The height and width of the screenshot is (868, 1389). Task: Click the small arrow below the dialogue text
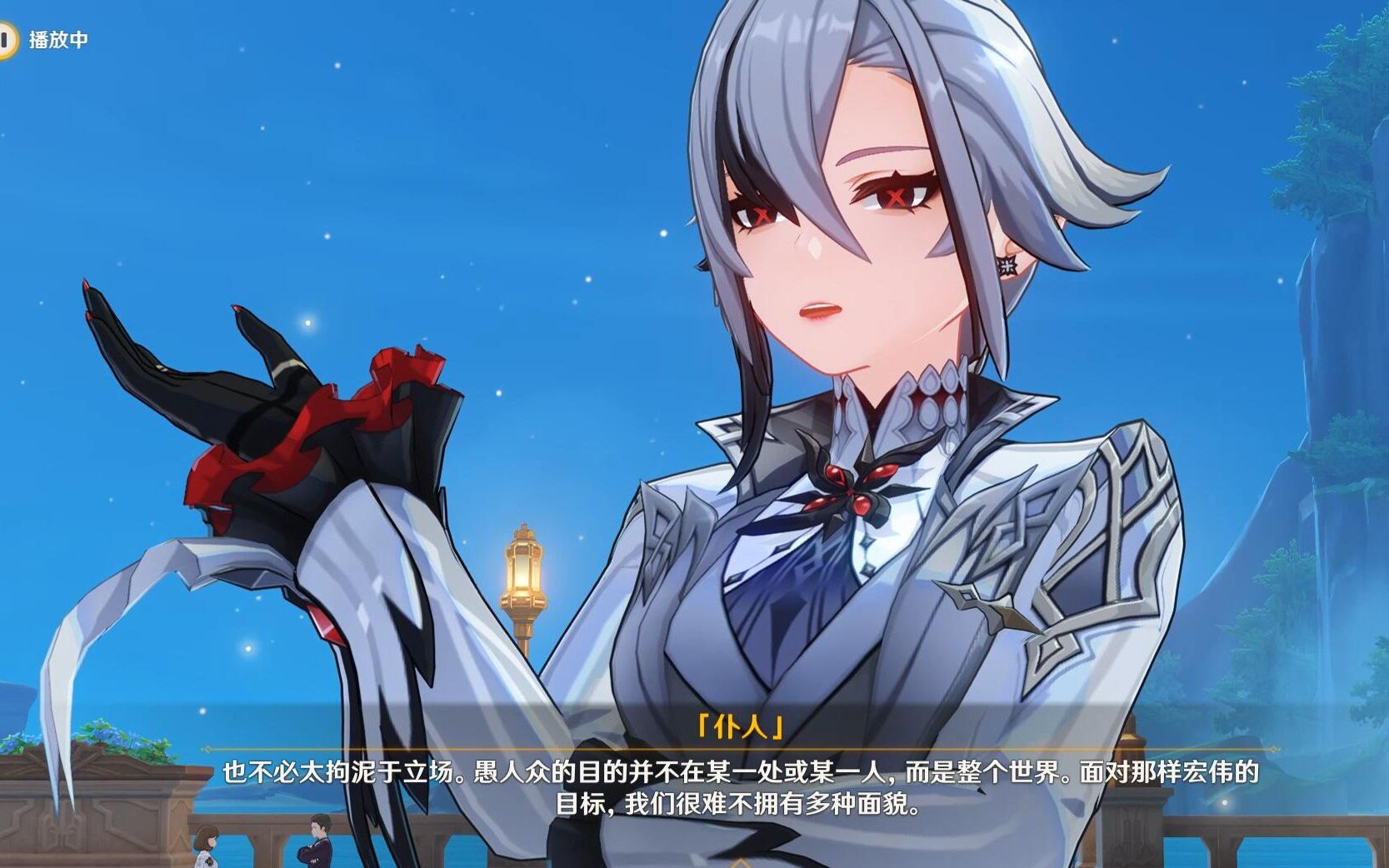tap(740, 863)
